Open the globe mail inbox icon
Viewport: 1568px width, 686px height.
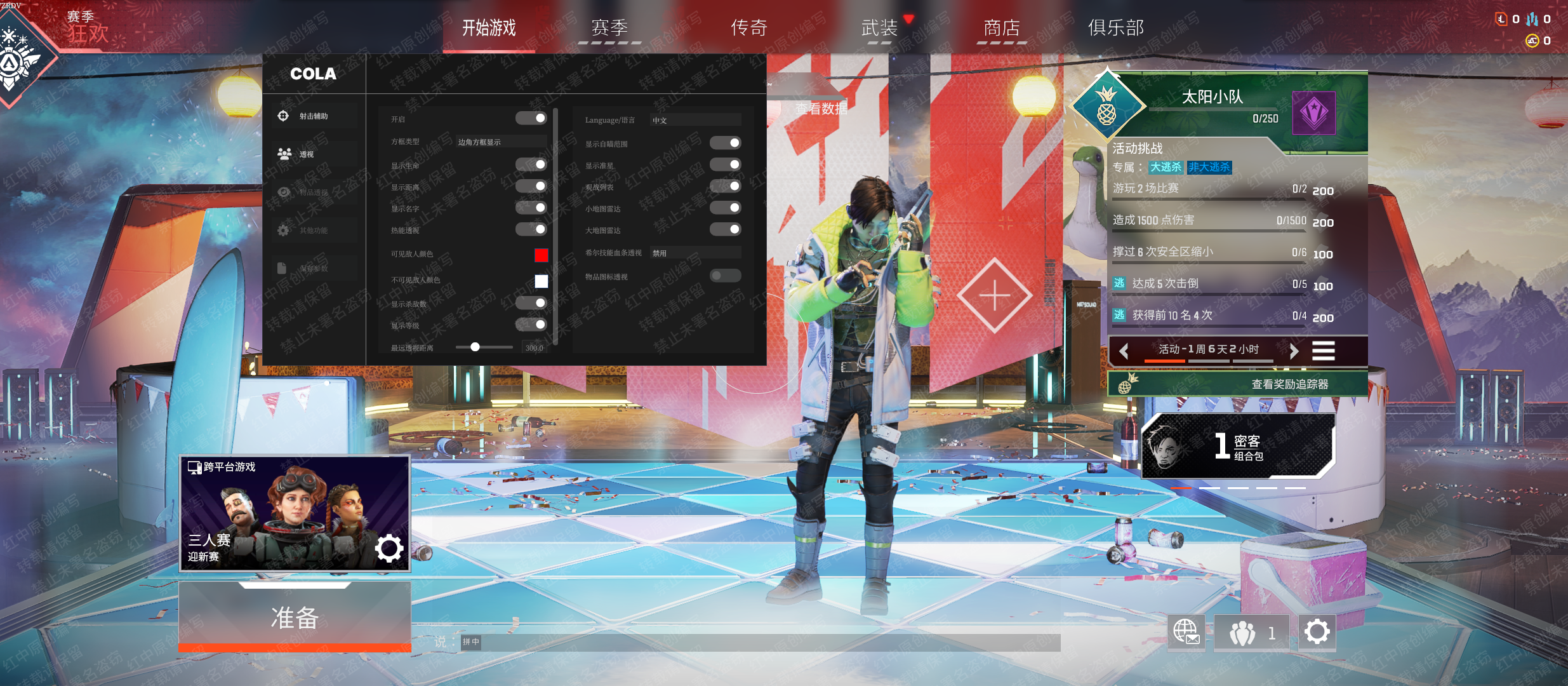pyautogui.click(x=1186, y=632)
